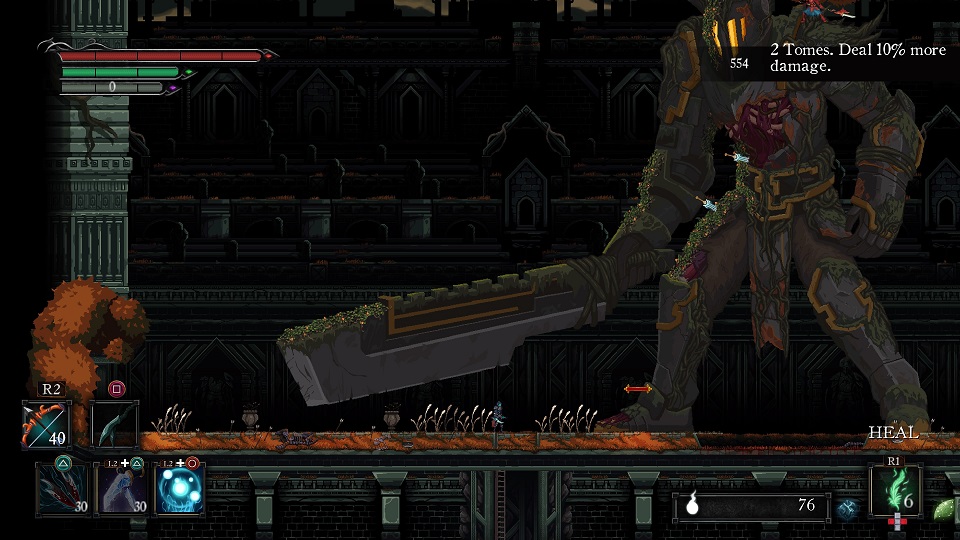960x540 pixels.
Task: Activate the bloody spear thrust ability
Action: tap(61, 490)
